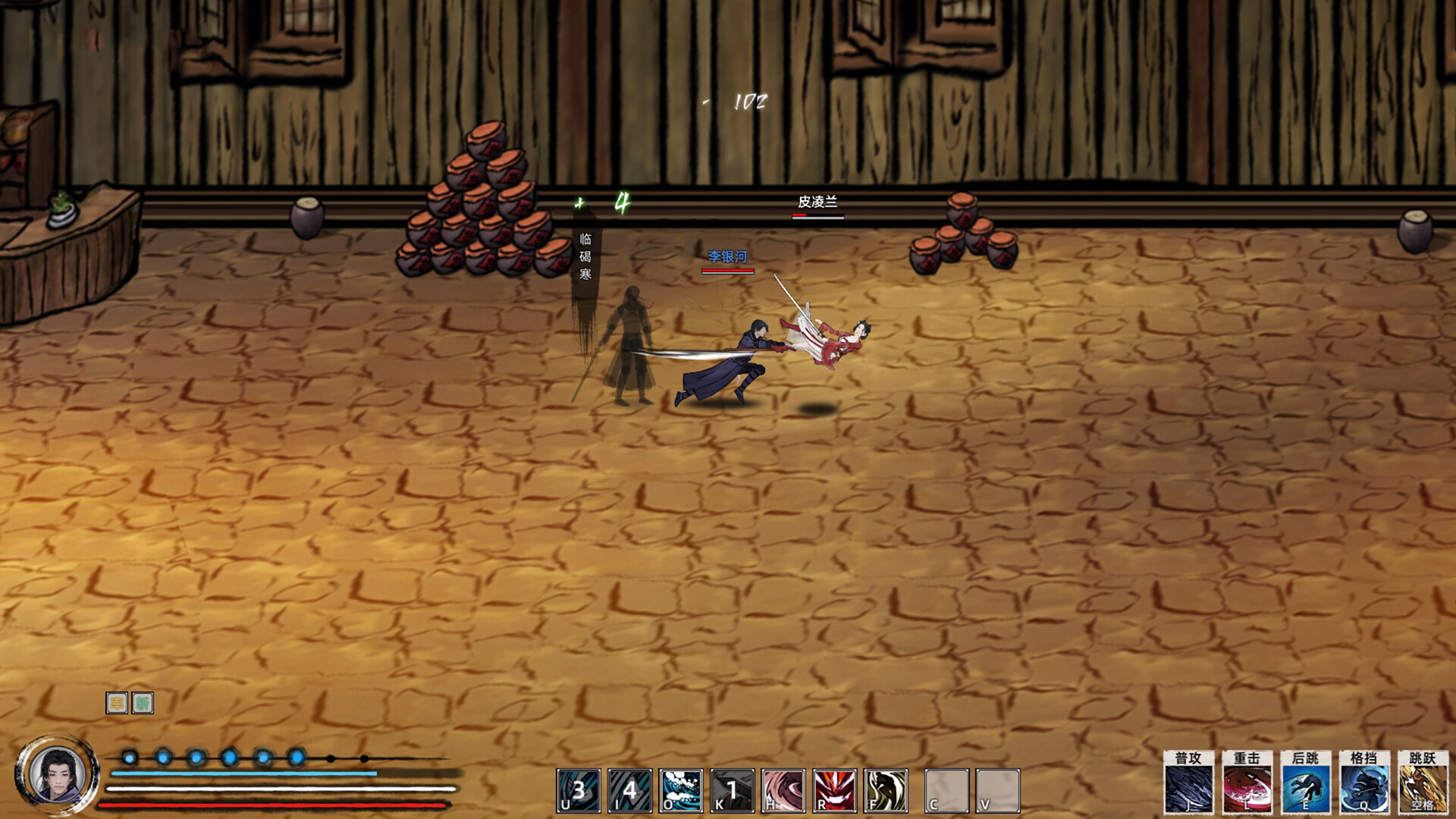1456x819 pixels.
Task: Use the pink swirl skill
Action: [x=783, y=791]
